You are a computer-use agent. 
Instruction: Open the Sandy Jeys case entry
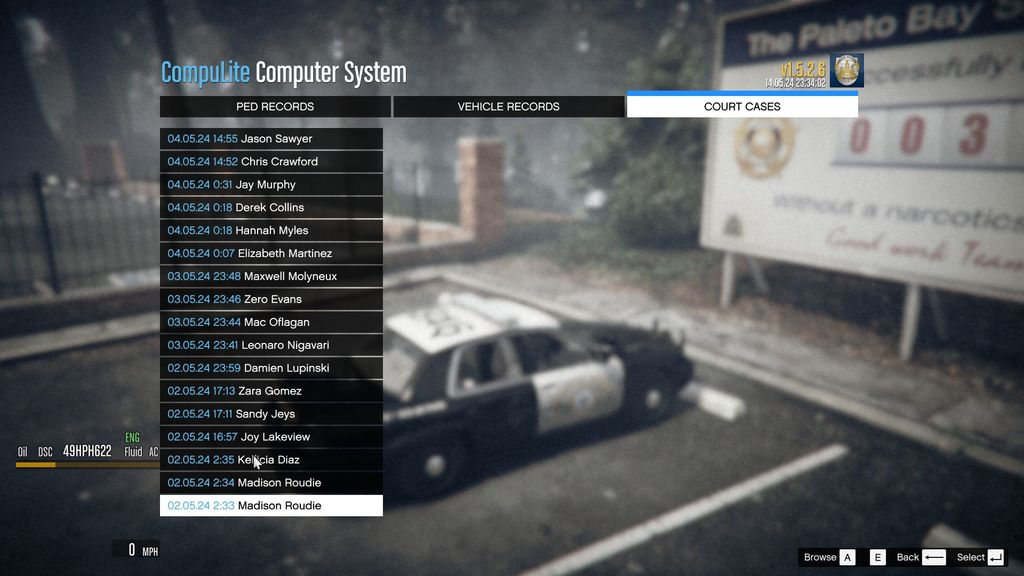[271, 415]
